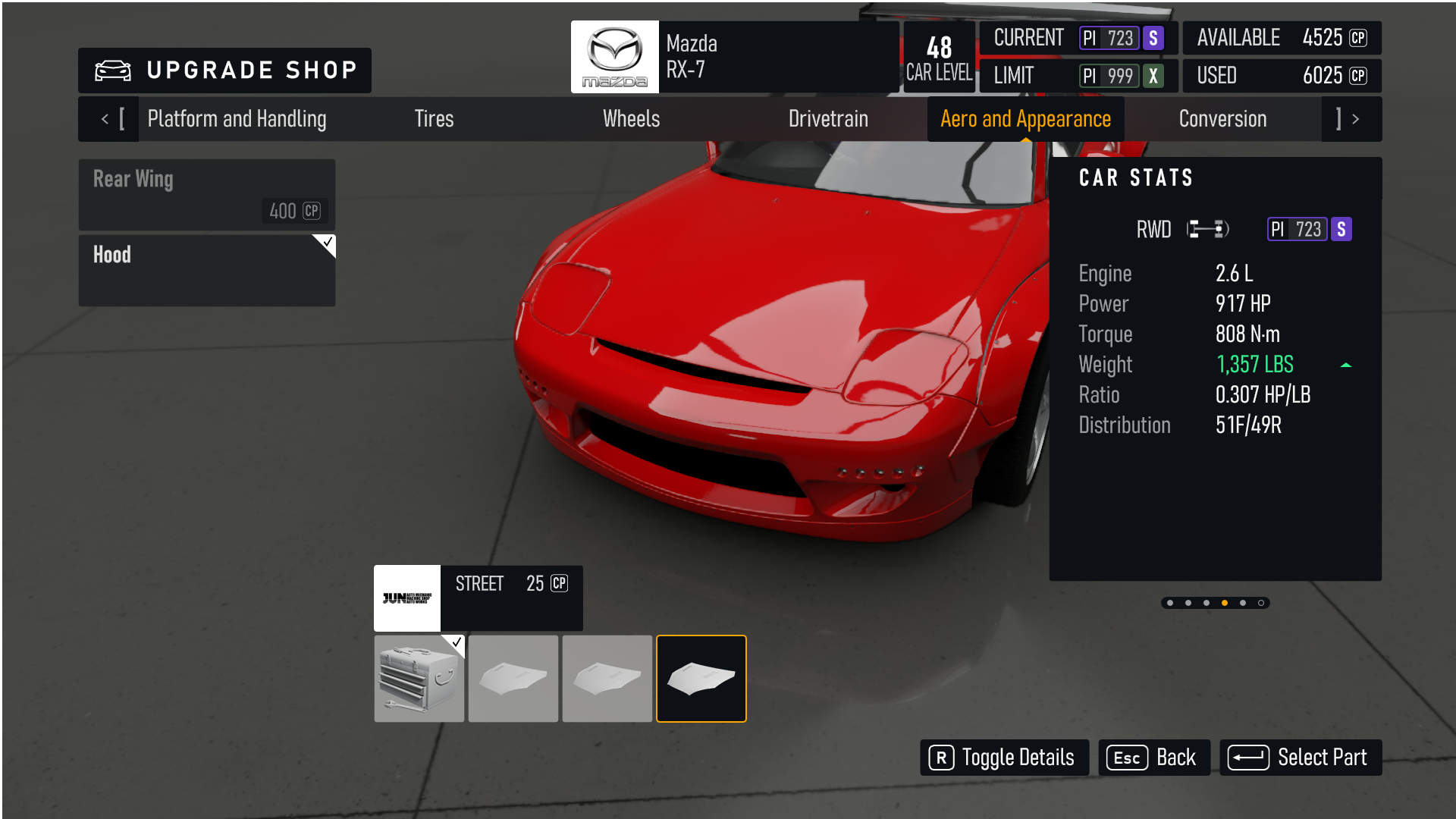Open the Tires upgrade tab

click(x=434, y=119)
